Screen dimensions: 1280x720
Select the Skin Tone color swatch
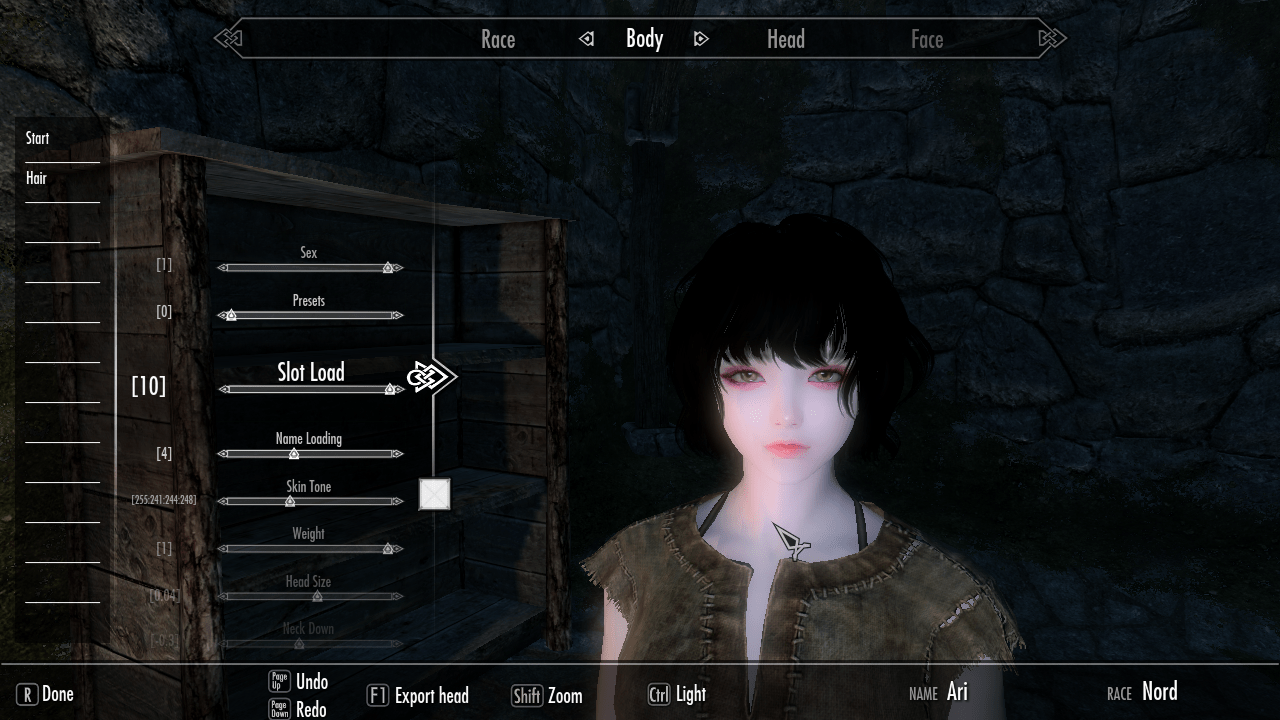pyautogui.click(x=433, y=494)
